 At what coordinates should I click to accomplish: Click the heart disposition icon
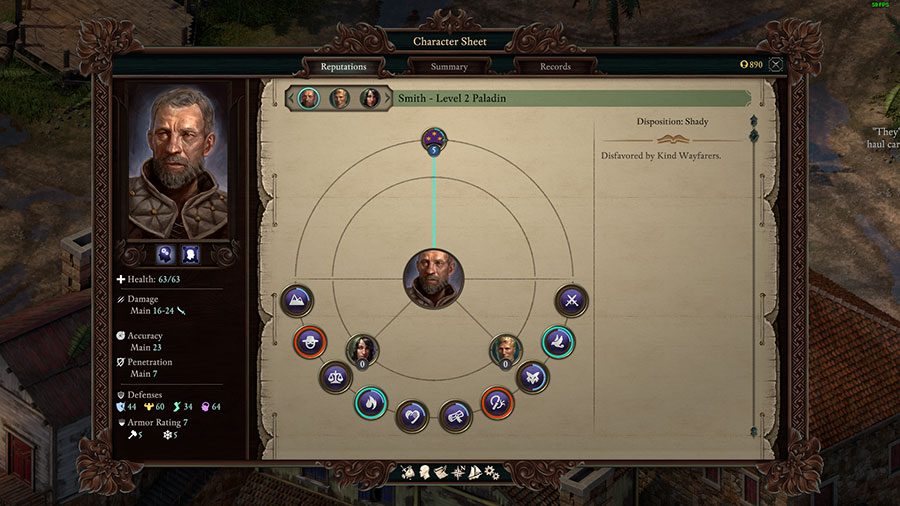(x=412, y=415)
